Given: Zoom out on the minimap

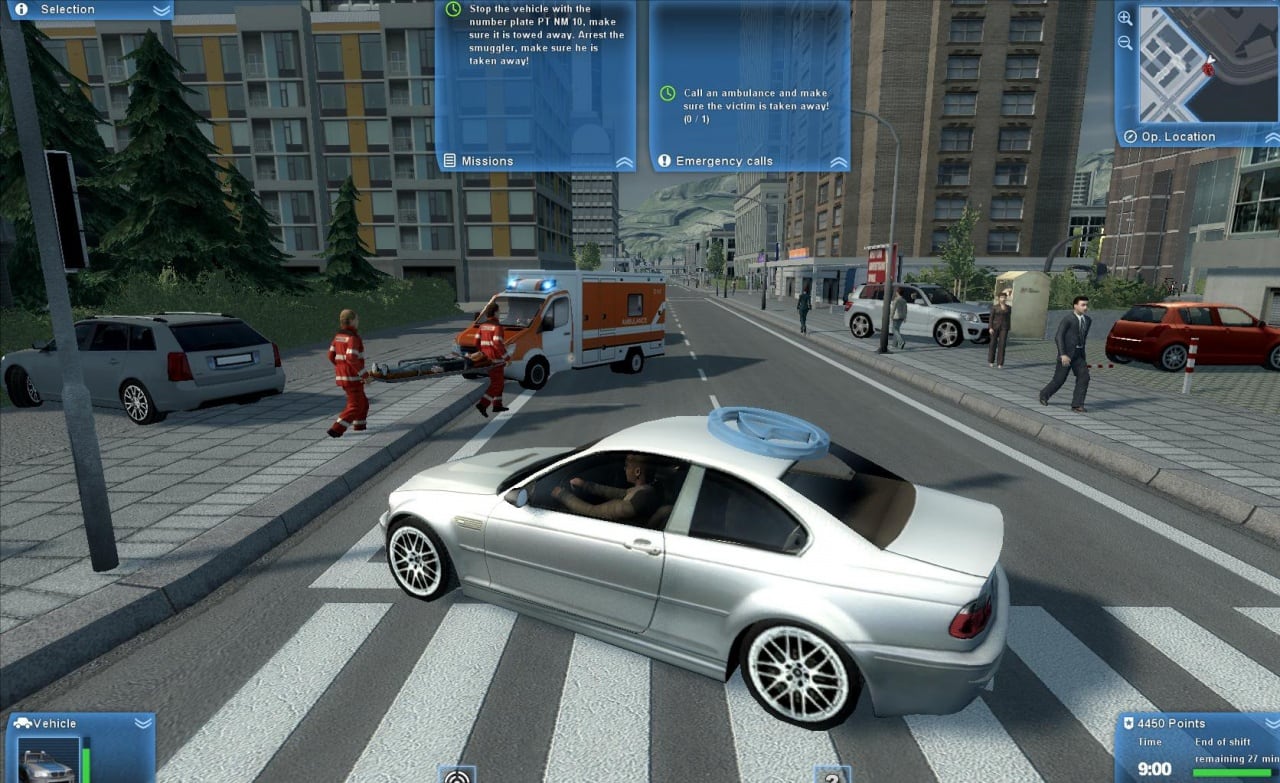Looking at the screenshot, I should click(1125, 43).
